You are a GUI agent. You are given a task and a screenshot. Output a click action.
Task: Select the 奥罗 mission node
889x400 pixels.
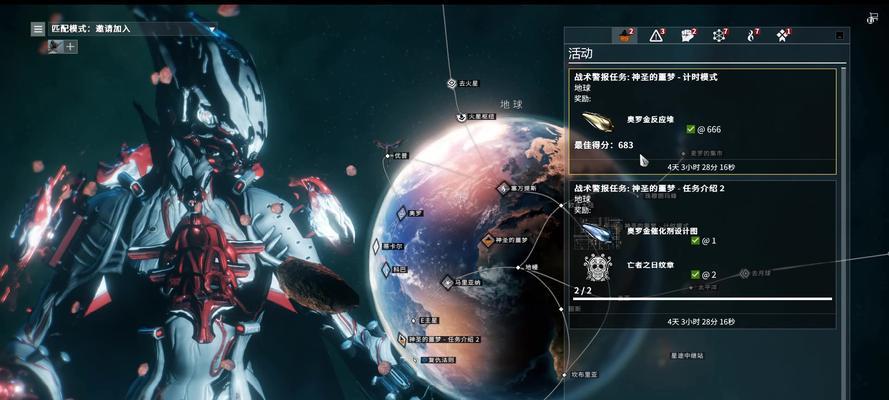point(402,213)
